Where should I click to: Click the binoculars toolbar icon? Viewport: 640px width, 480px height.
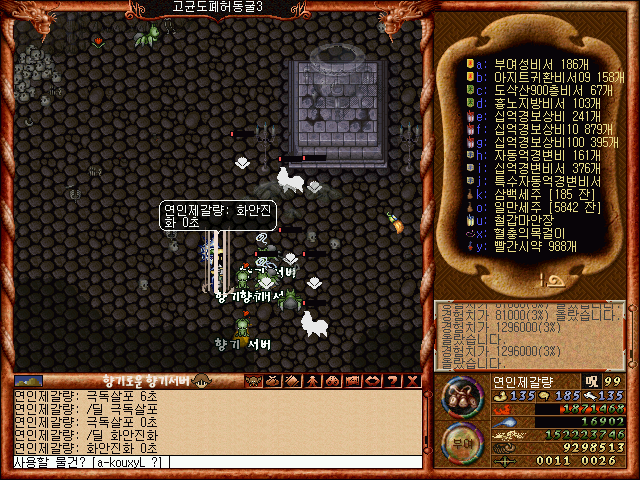pyautogui.click(x=332, y=380)
